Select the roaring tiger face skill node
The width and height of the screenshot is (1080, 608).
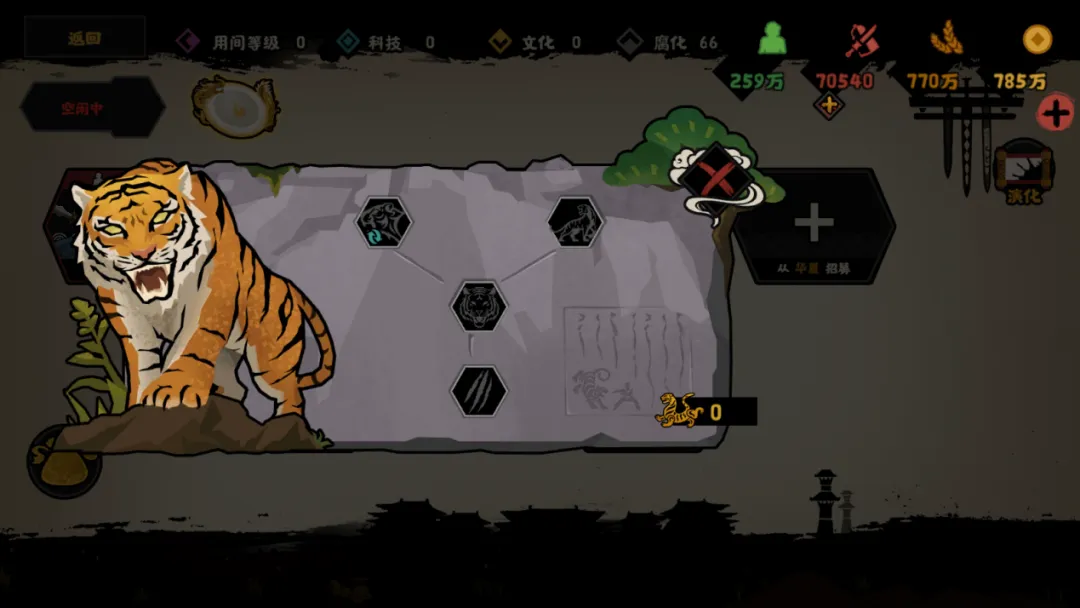tap(478, 306)
